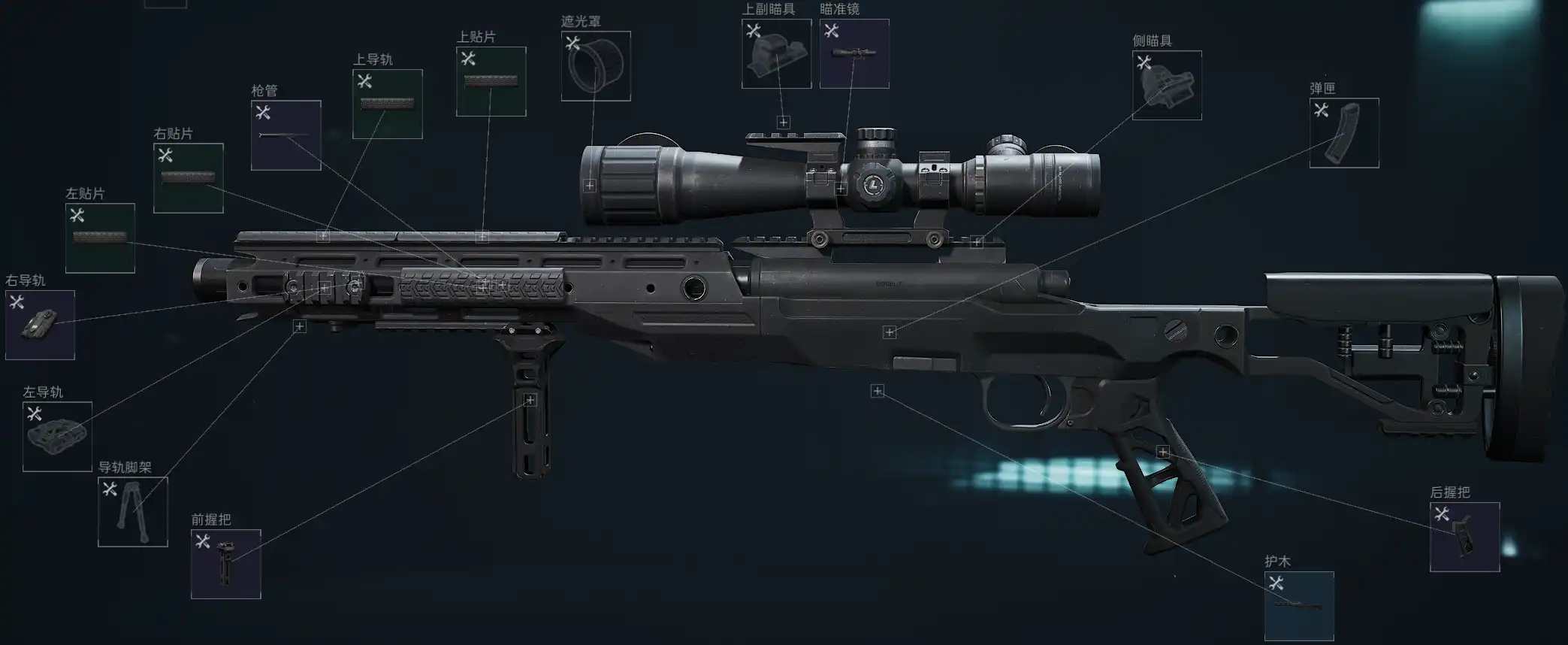Screen dimensions: 1568x645
Task: Select the 护木 handguard slot
Action: tap(1299, 606)
